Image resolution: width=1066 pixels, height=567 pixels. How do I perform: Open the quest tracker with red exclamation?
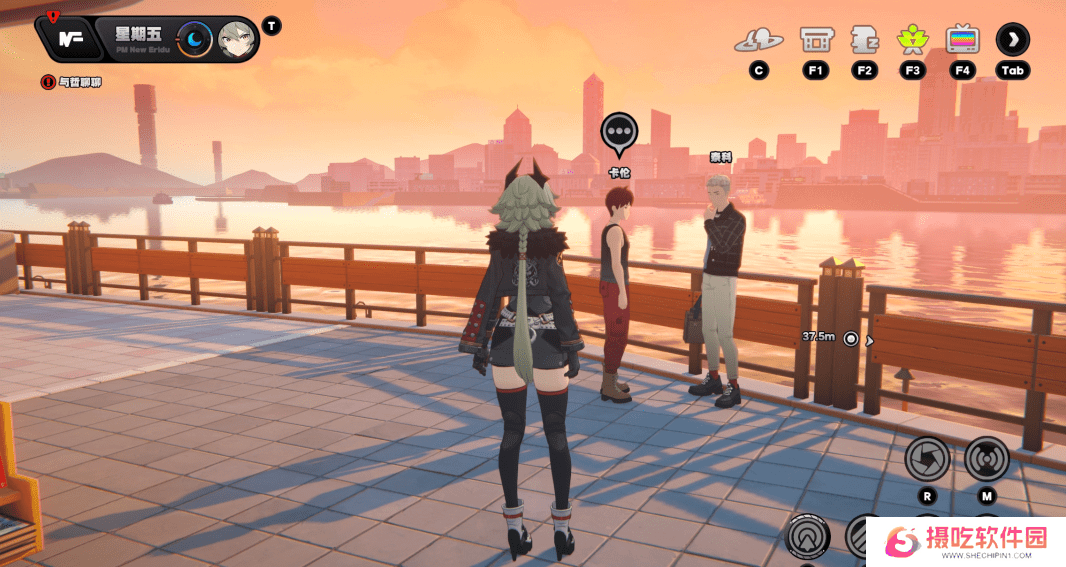[x=47, y=82]
